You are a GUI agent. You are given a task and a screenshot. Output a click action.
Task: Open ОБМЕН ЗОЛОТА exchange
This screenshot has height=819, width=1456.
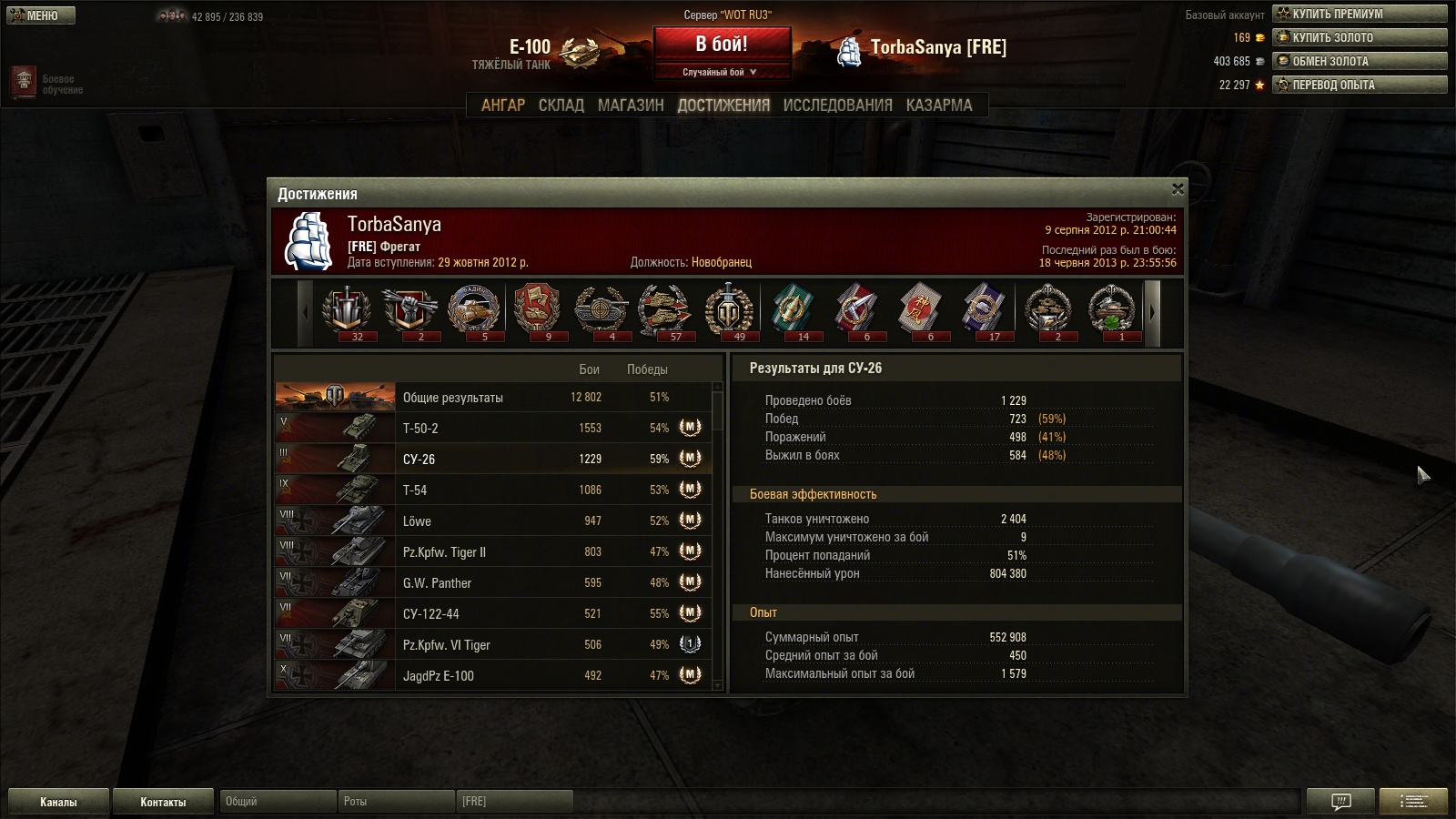[1360, 61]
